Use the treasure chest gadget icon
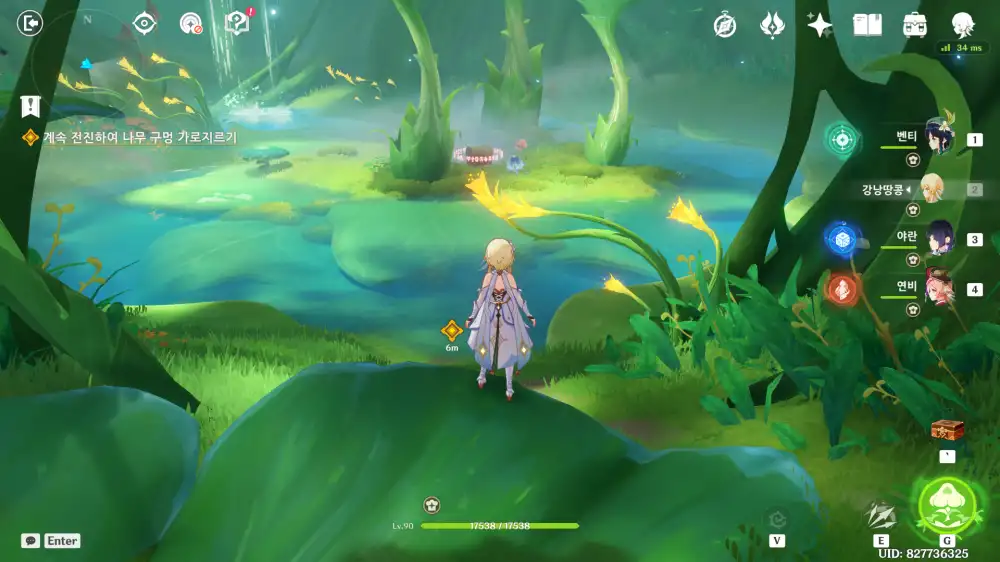 click(x=947, y=430)
